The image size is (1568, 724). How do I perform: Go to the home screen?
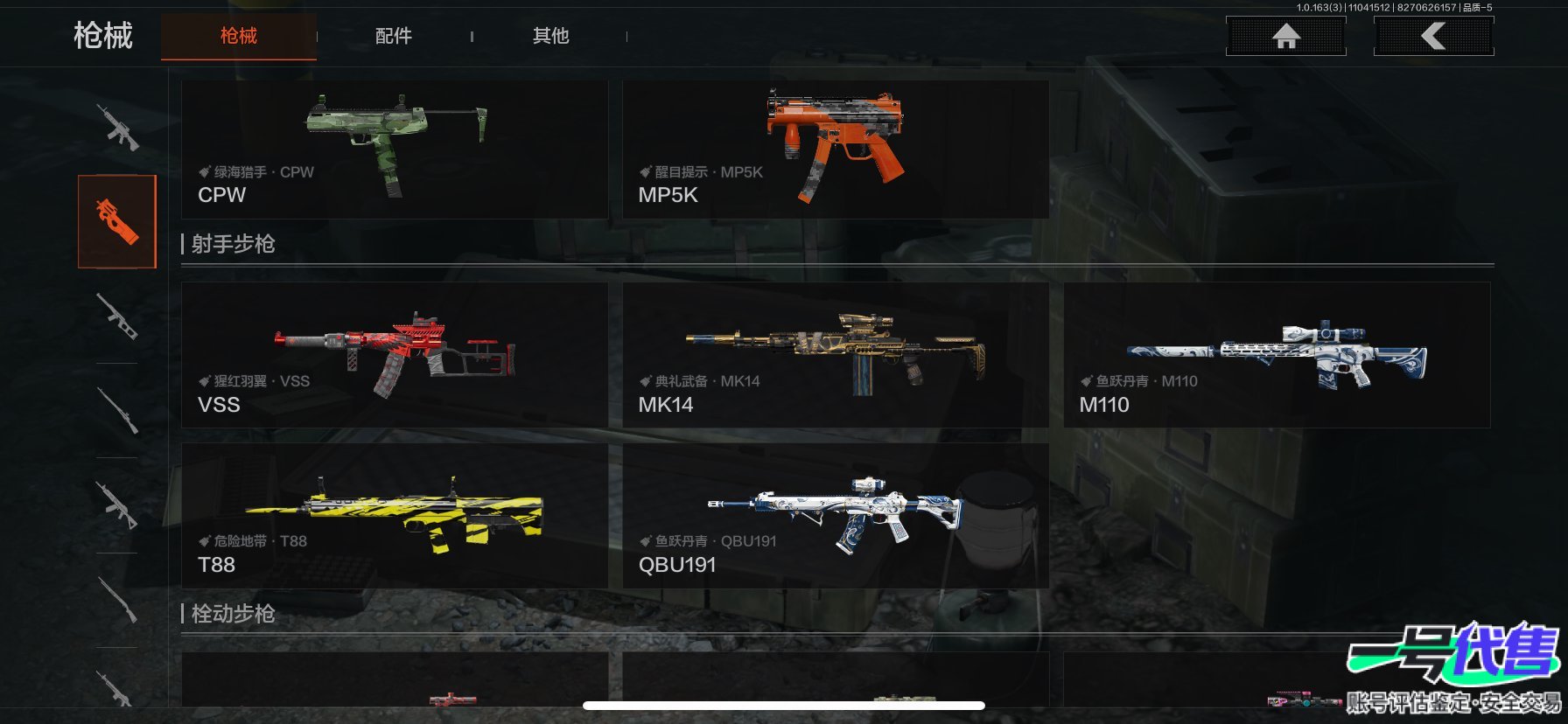coord(1285,36)
